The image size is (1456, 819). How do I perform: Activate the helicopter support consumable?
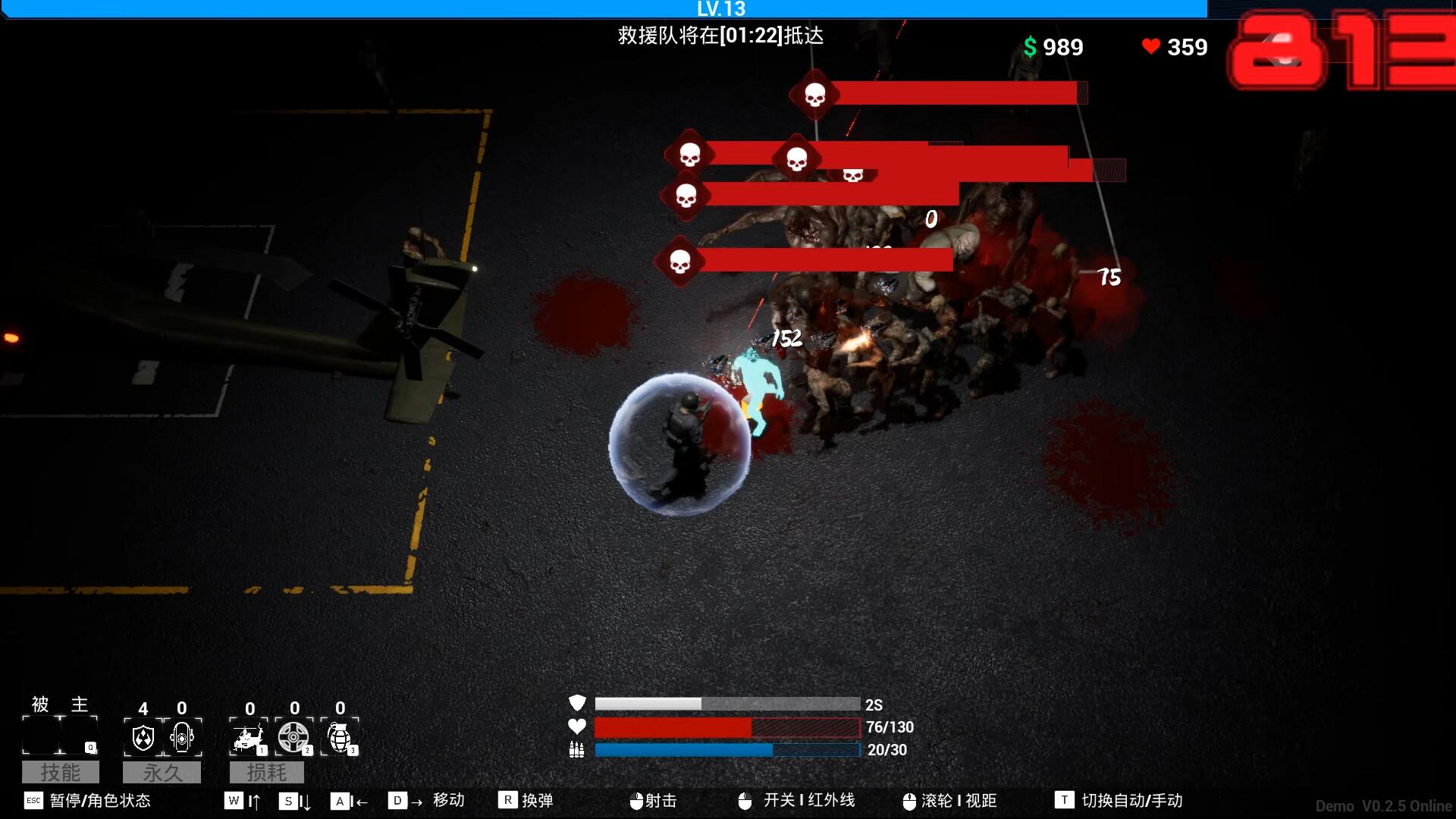pyautogui.click(x=249, y=736)
